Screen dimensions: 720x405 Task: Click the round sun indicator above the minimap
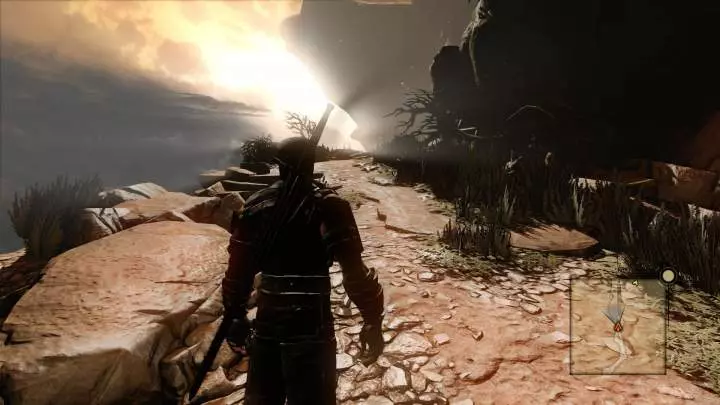pos(667,275)
